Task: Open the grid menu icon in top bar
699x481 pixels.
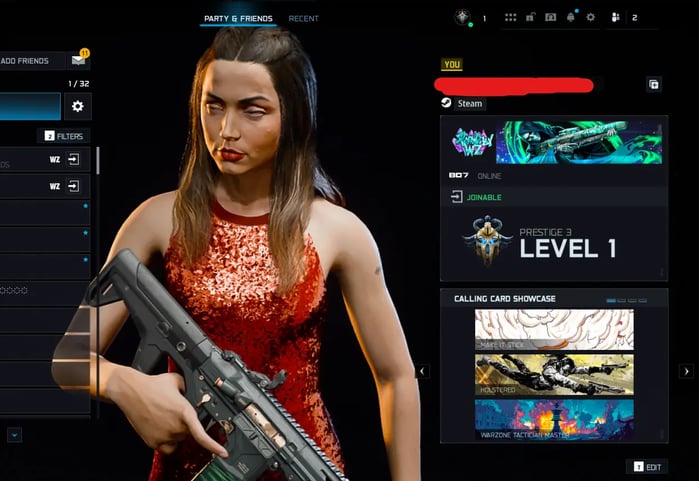Action: 510,17
